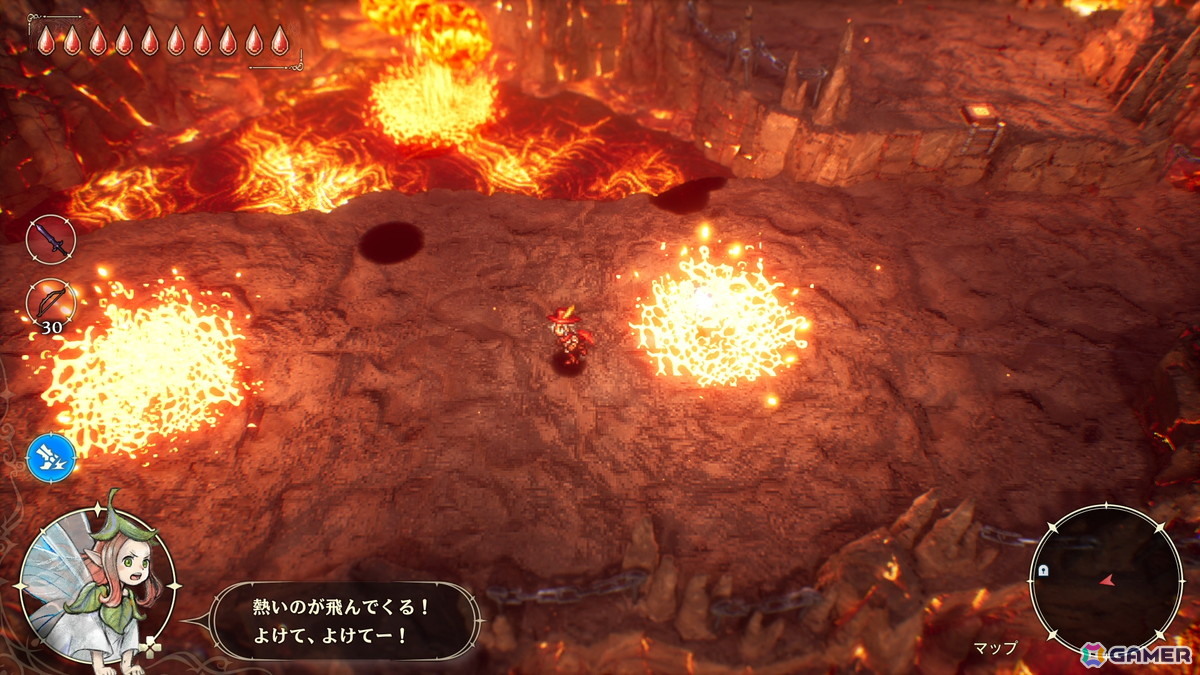Choose the bow with 30 arrows
This screenshot has width=1200, height=675.
[50, 301]
